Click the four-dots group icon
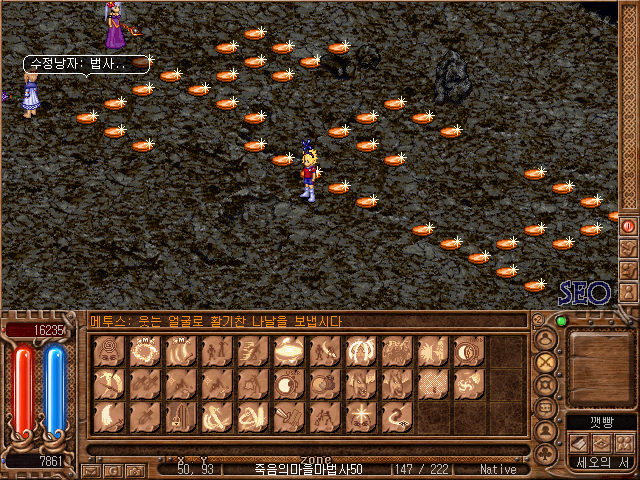640x480 pixels. coord(623,443)
